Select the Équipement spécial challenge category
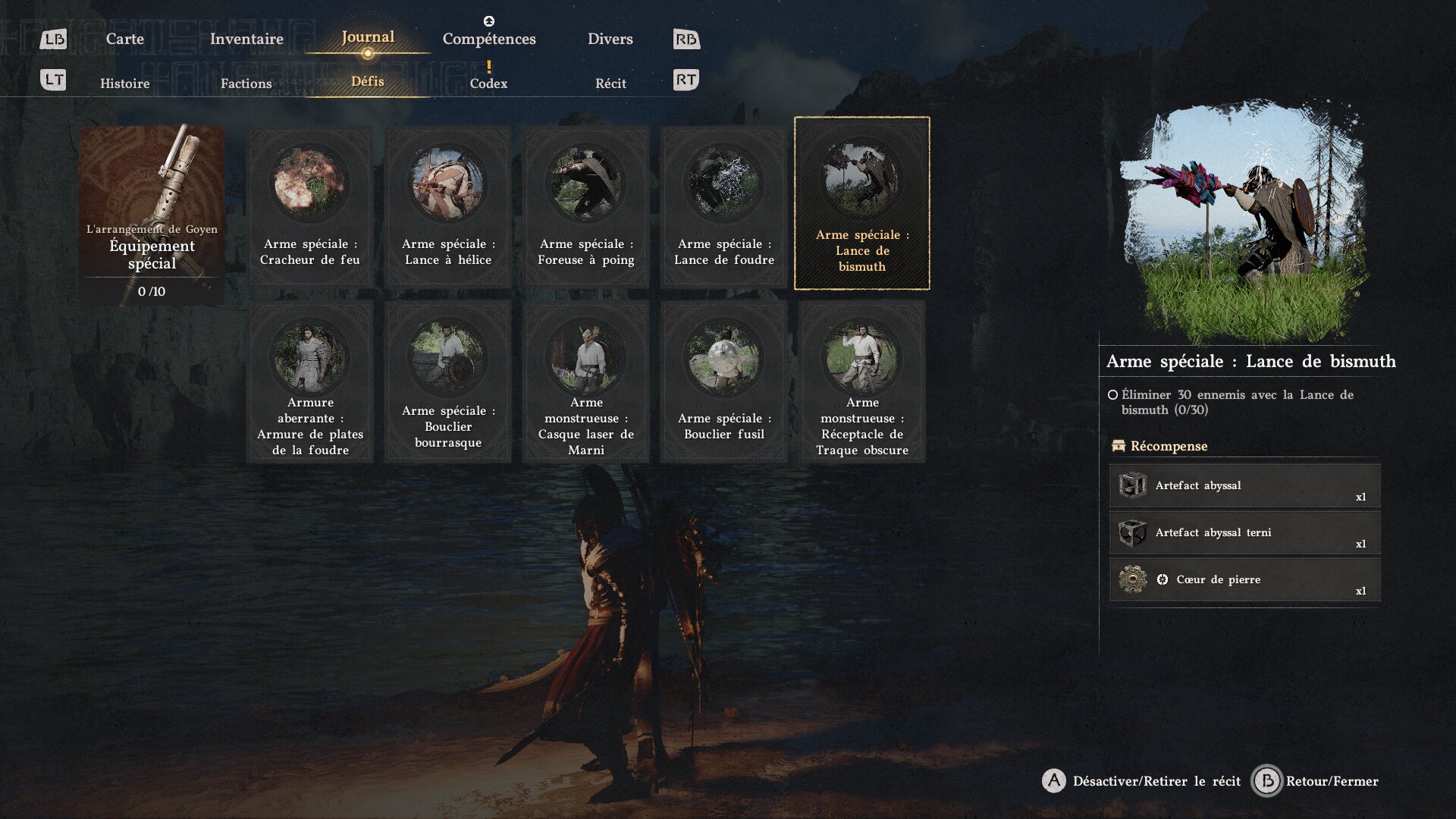1456x819 pixels. pos(152,215)
